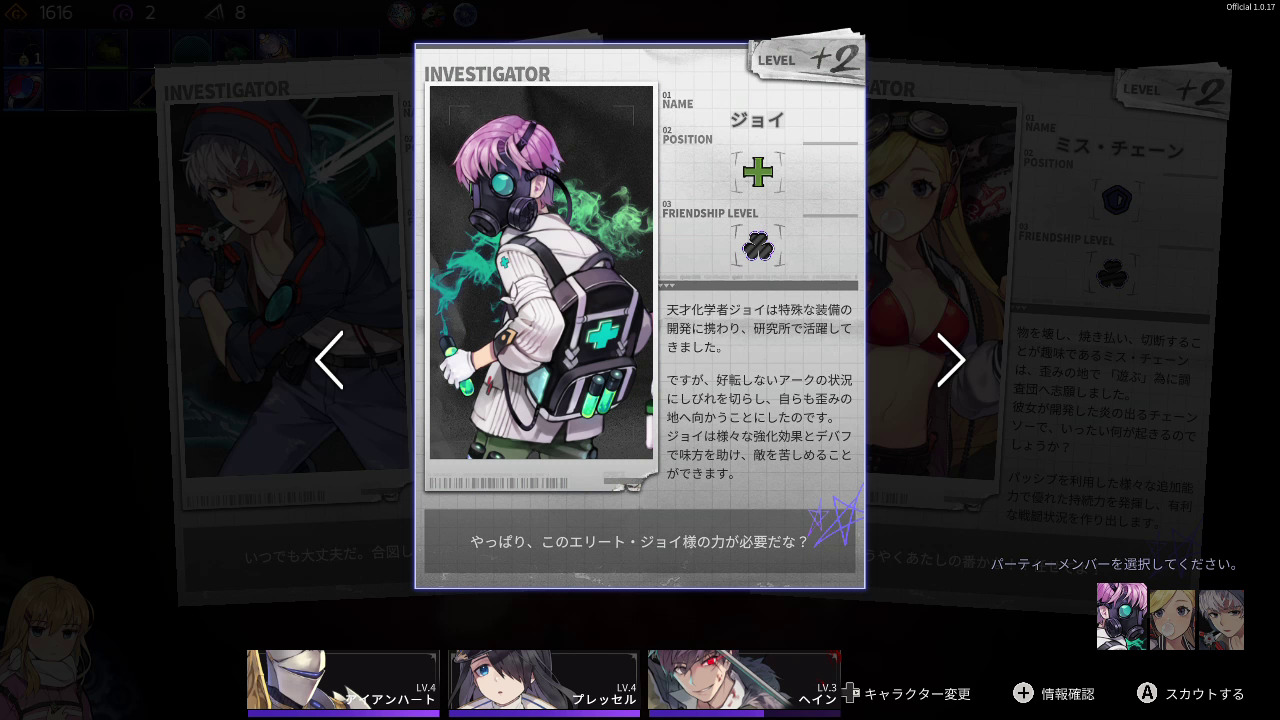Return to previous investigator with left arrow

[330, 360]
